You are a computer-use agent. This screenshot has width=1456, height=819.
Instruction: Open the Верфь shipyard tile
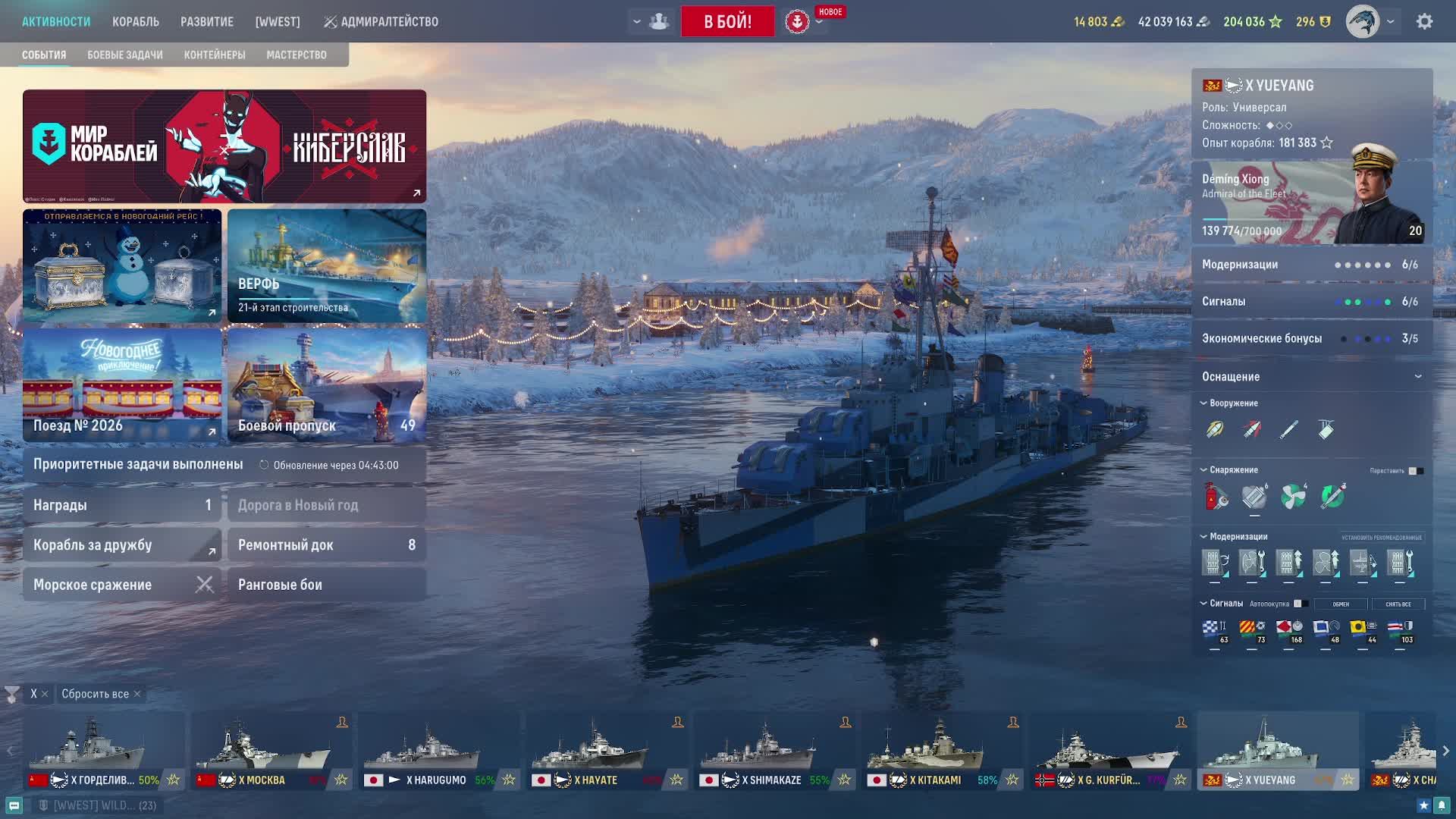pyautogui.click(x=327, y=265)
